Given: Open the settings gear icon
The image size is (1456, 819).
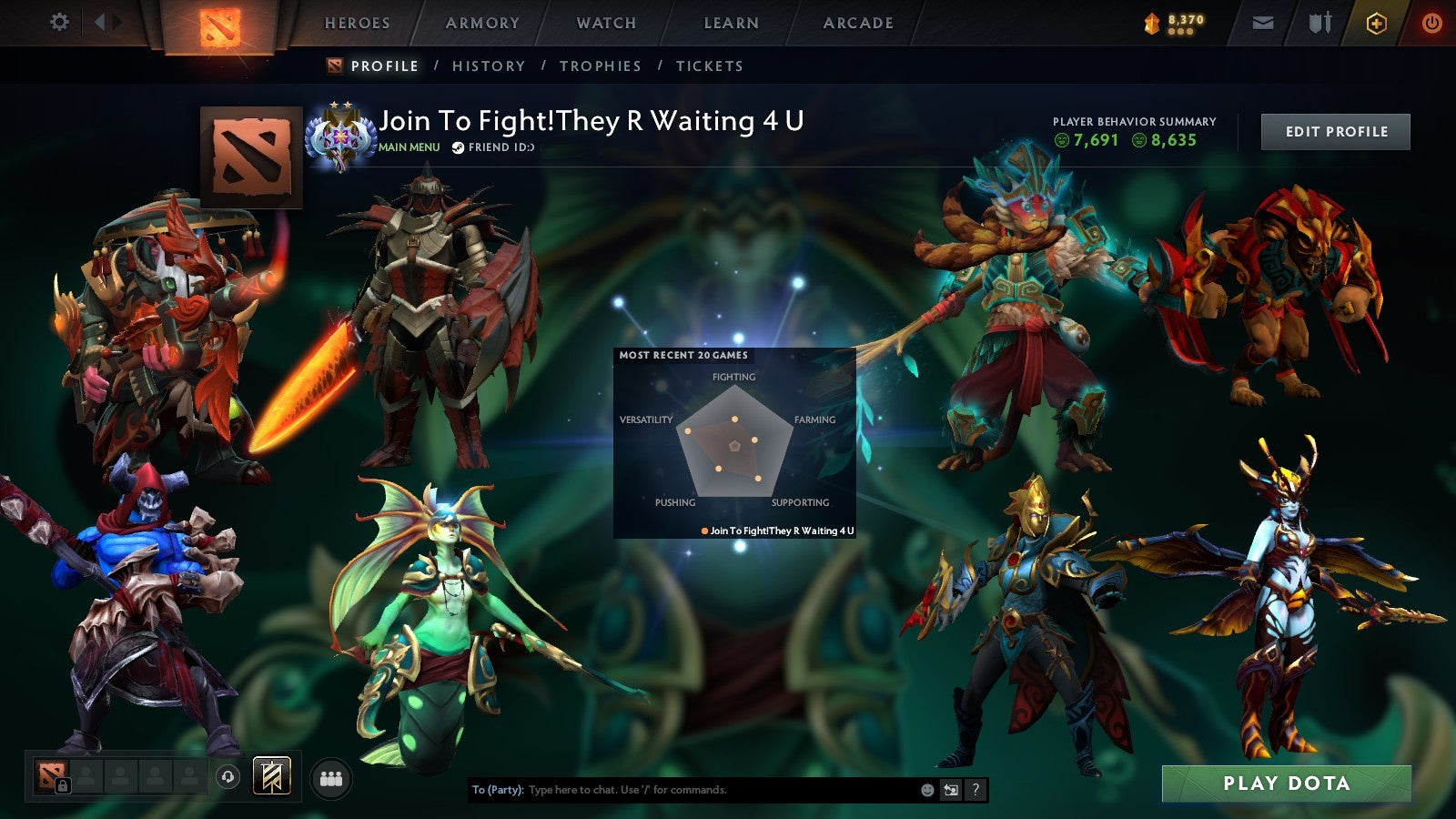Looking at the screenshot, I should pyautogui.click(x=60, y=22).
